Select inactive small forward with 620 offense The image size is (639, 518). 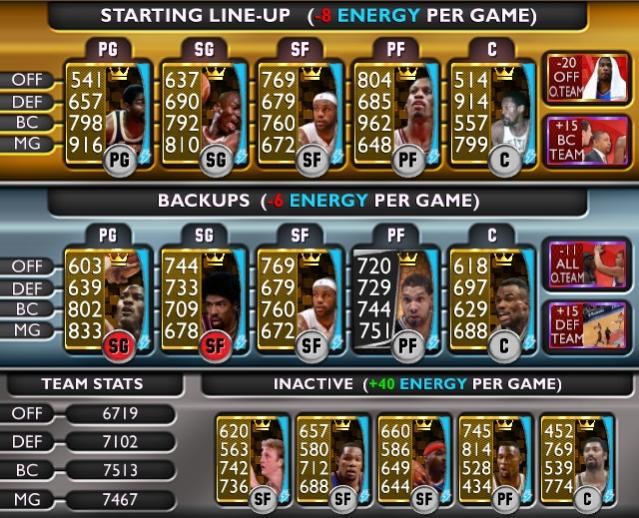252,461
